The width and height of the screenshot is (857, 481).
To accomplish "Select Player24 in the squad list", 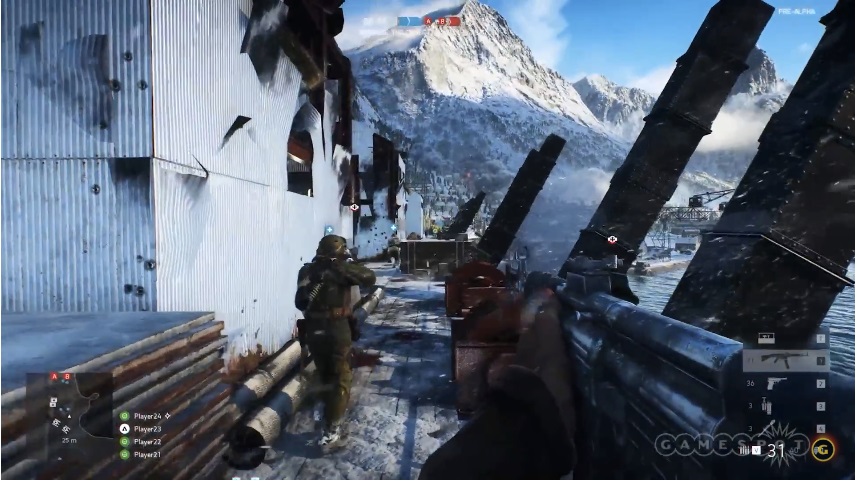I will pyautogui.click(x=147, y=415).
